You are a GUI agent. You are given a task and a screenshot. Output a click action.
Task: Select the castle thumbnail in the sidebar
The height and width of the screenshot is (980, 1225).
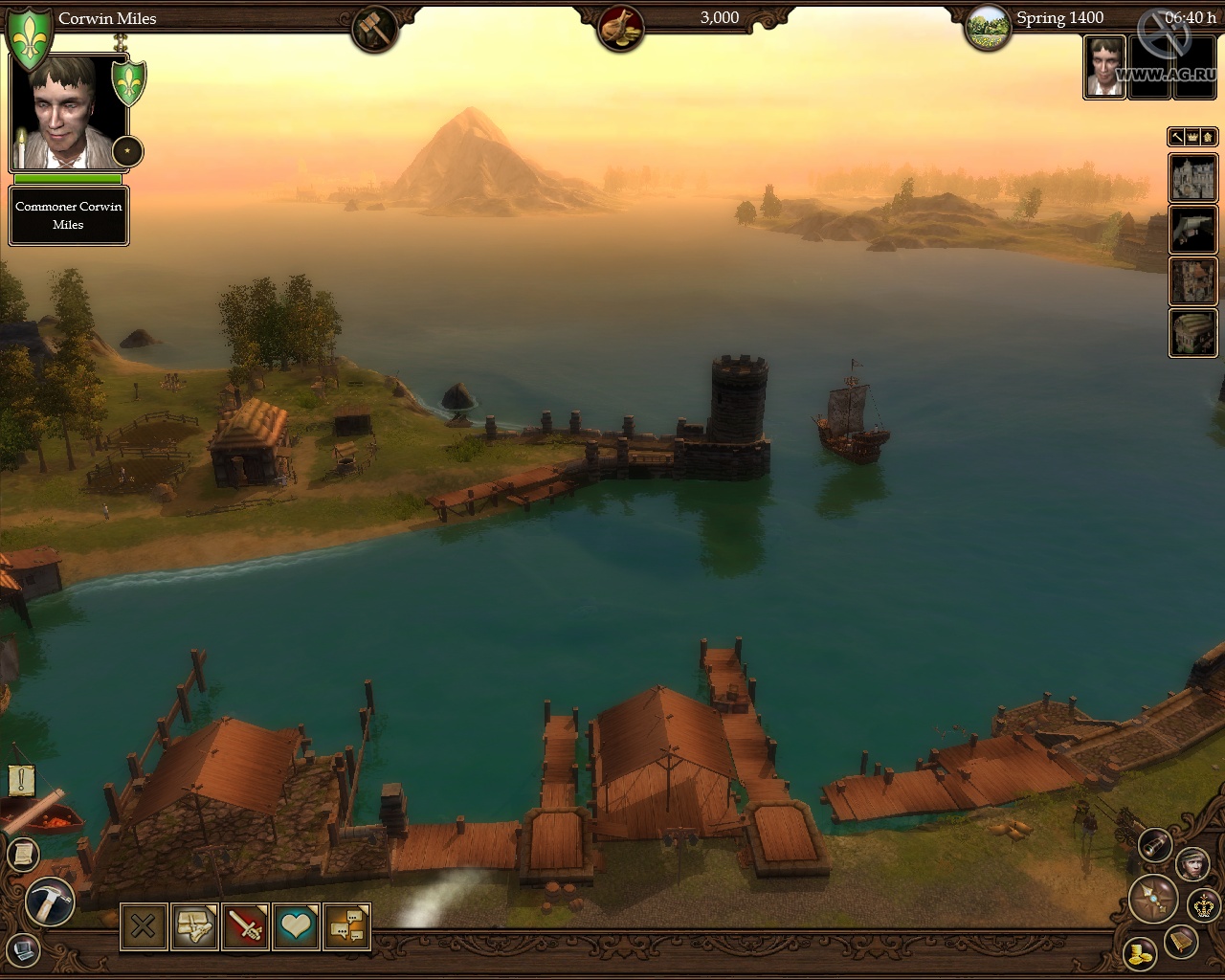pyautogui.click(x=1192, y=178)
